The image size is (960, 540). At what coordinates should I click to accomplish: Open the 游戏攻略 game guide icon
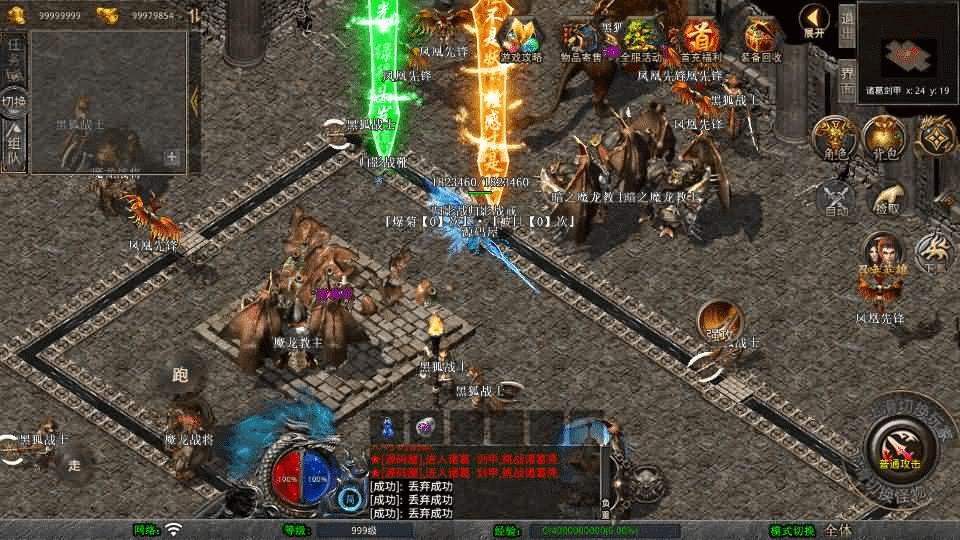pyautogui.click(x=521, y=38)
